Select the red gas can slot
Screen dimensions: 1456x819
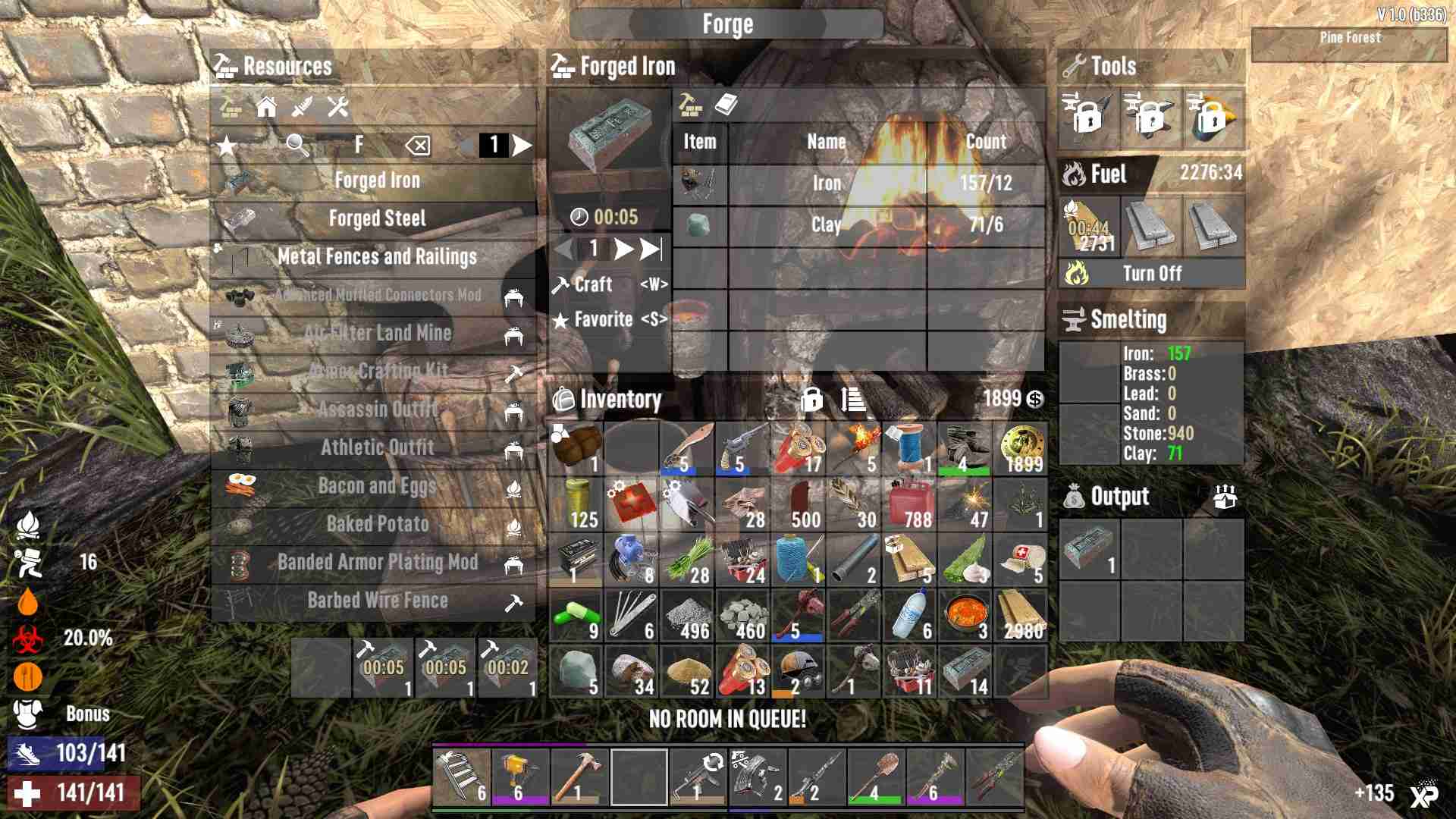pyautogui.click(x=908, y=504)
